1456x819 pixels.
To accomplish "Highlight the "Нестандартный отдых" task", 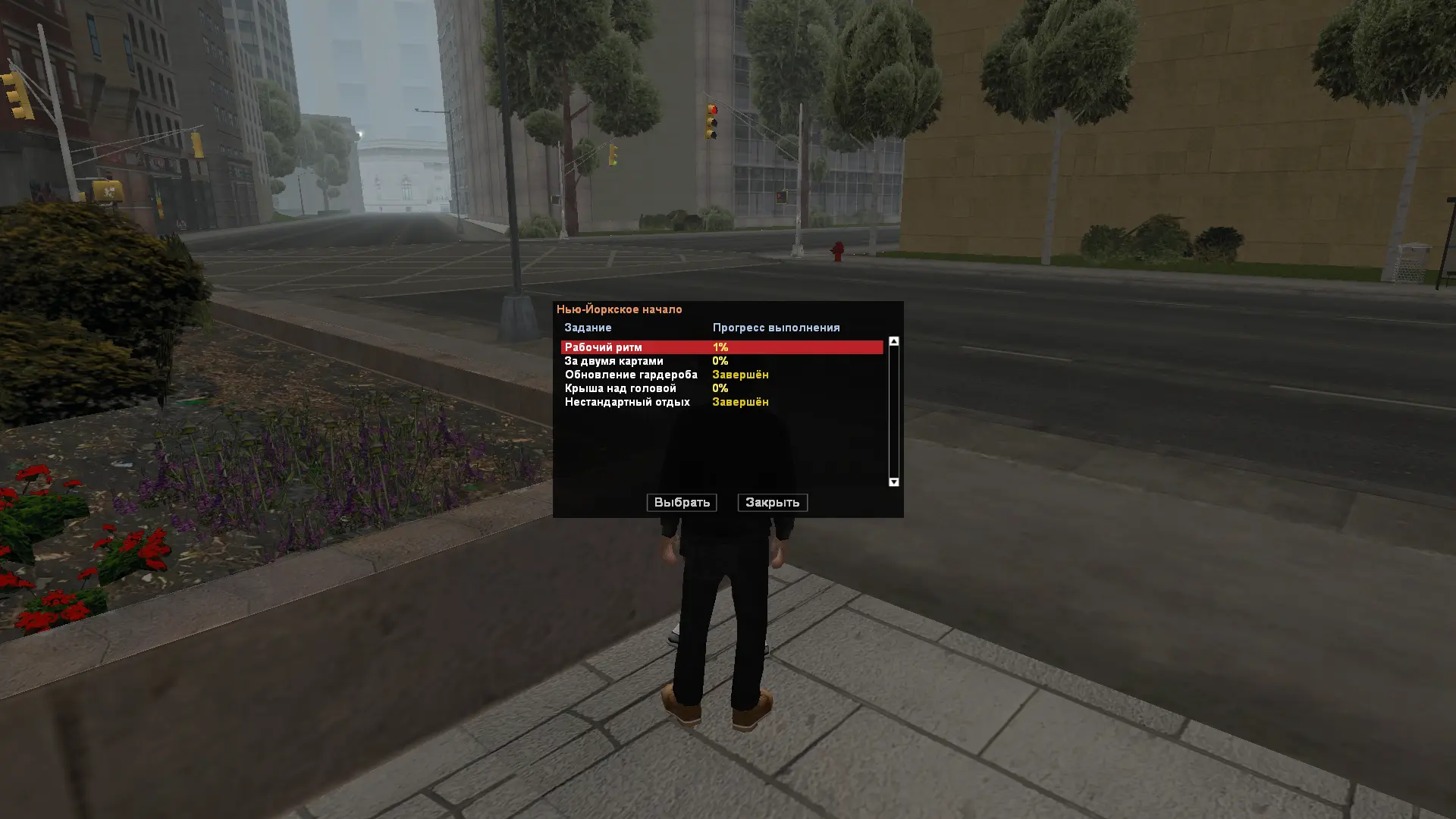I will 626,402.
